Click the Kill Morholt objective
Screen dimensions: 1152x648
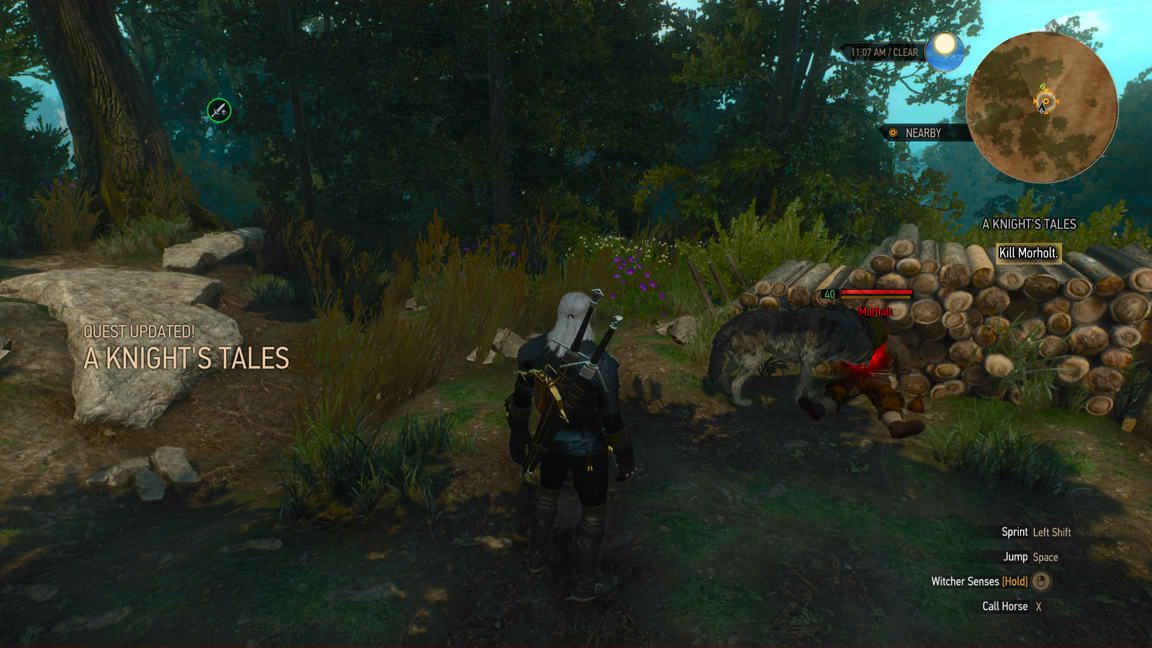click(x=1028, y=253)
